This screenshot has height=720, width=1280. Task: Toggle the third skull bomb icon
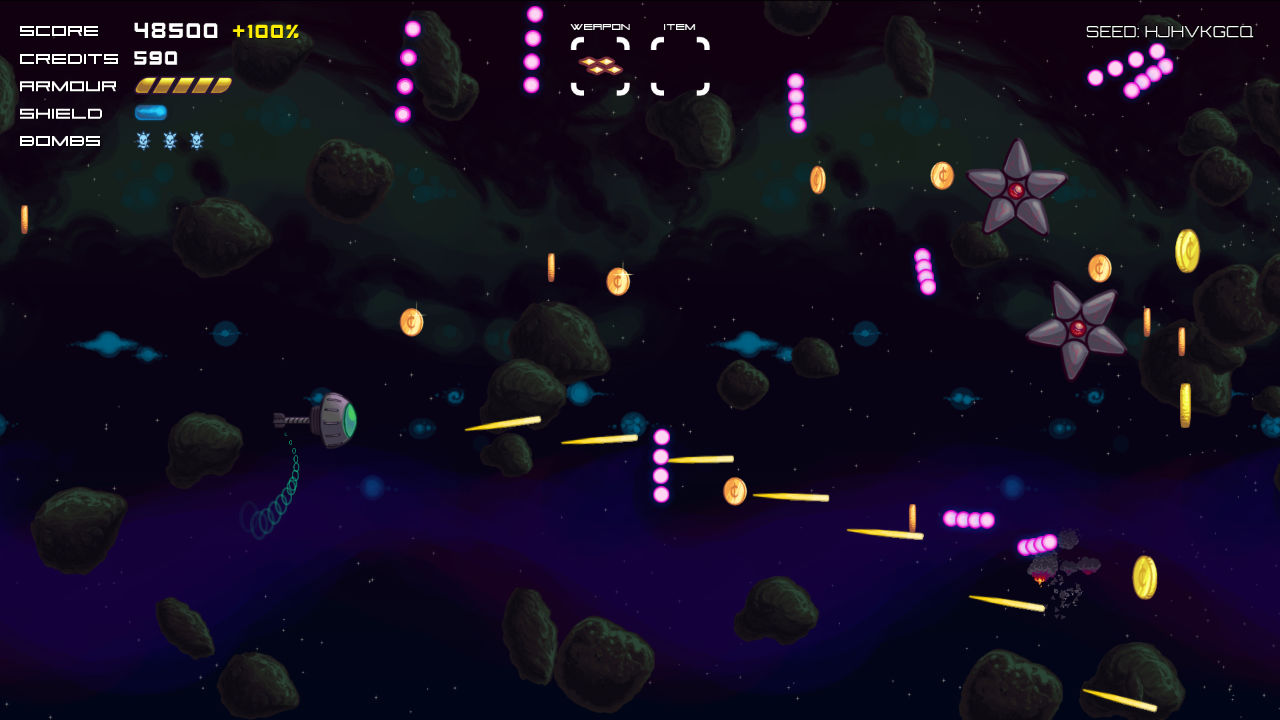(x=196, y=141)
